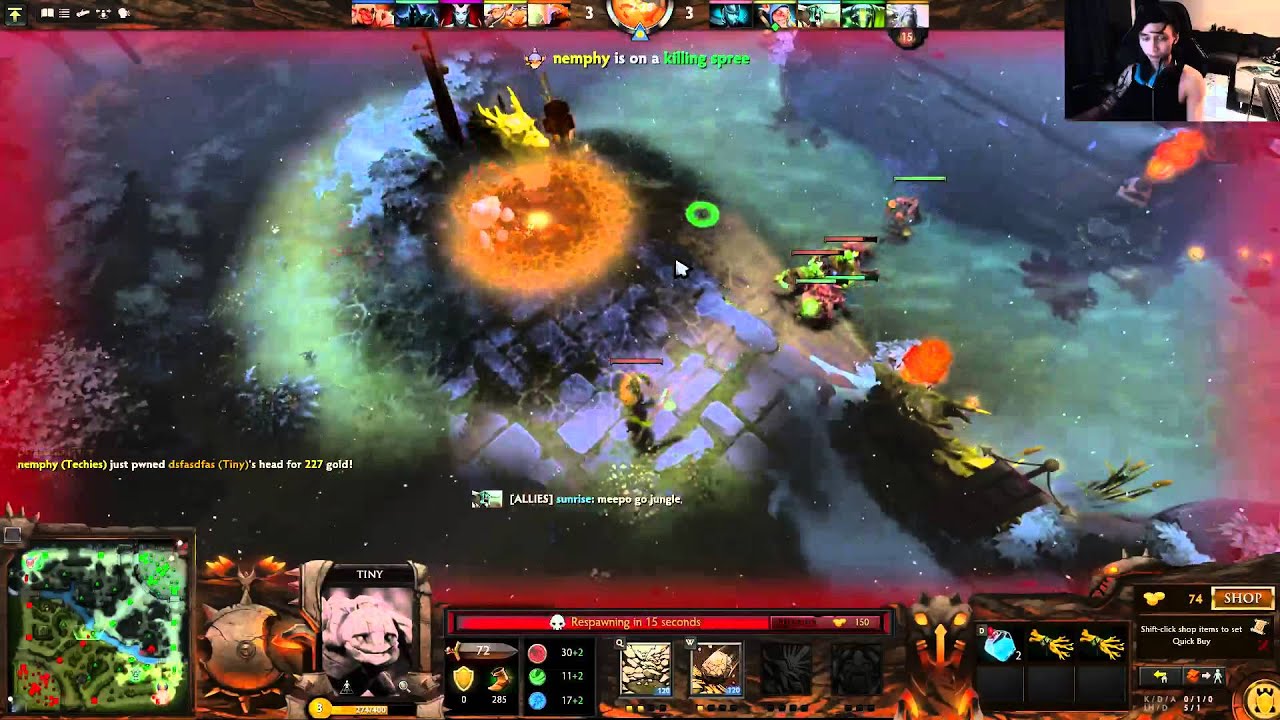The height and width of the screenshot is (720, 1280).
Task: Open the Shop panel
Action: pyautogui.click(x=1242, y=598)
